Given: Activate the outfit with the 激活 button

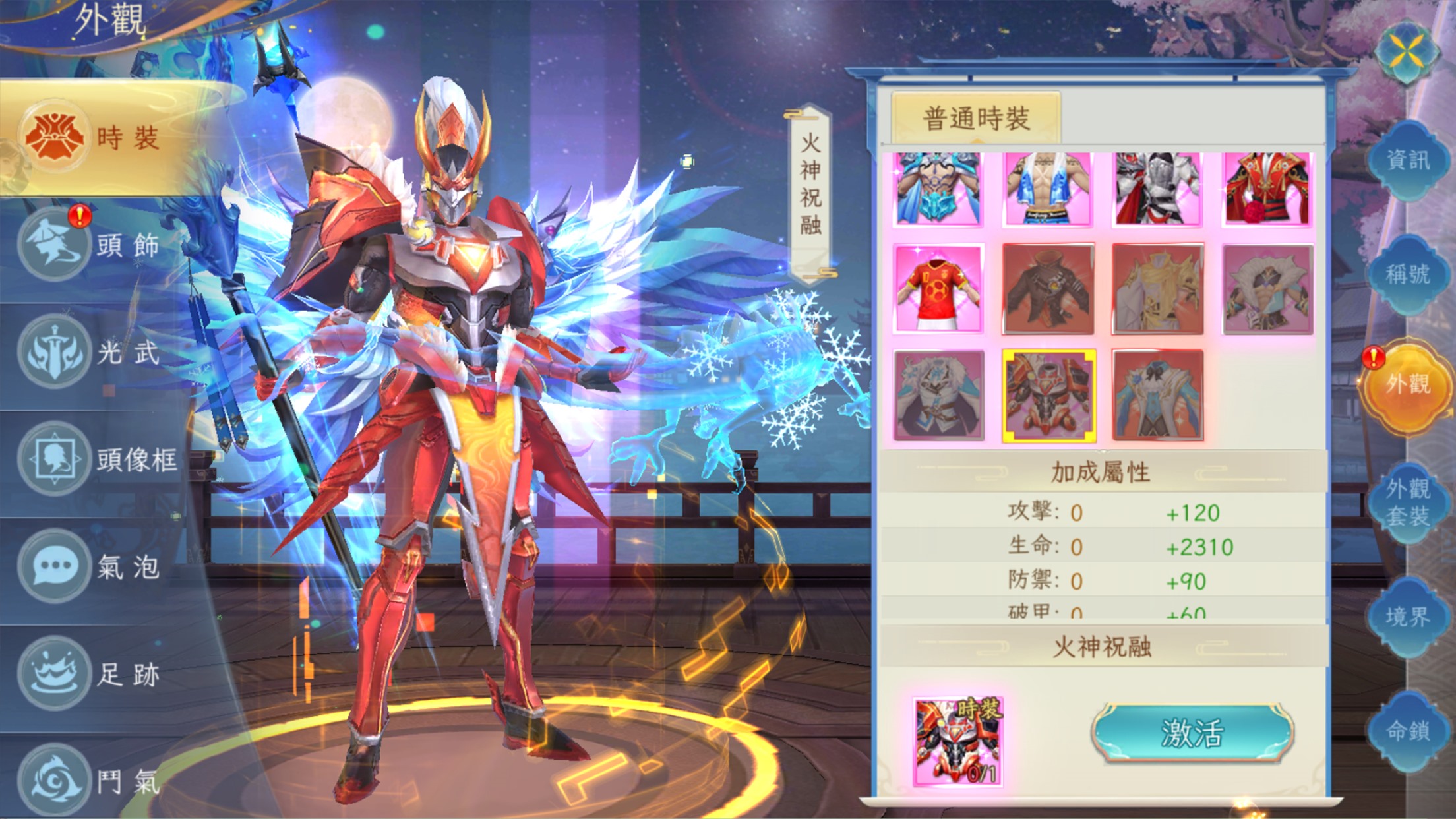Looking at the screenshot, I should pos(1192,733).
